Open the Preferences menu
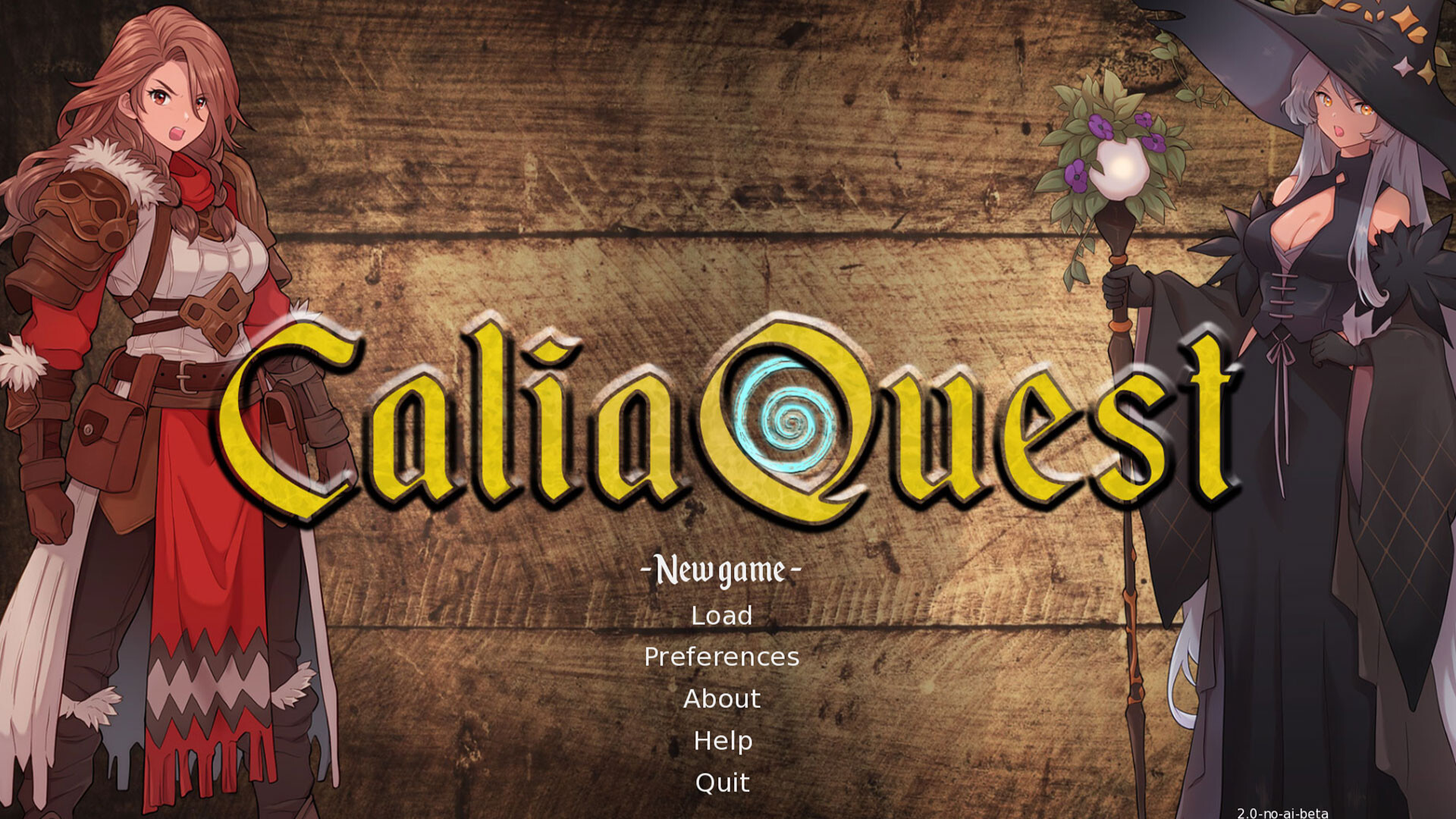This screenshot has width=1456, height=819. click(x=720, y=657)
